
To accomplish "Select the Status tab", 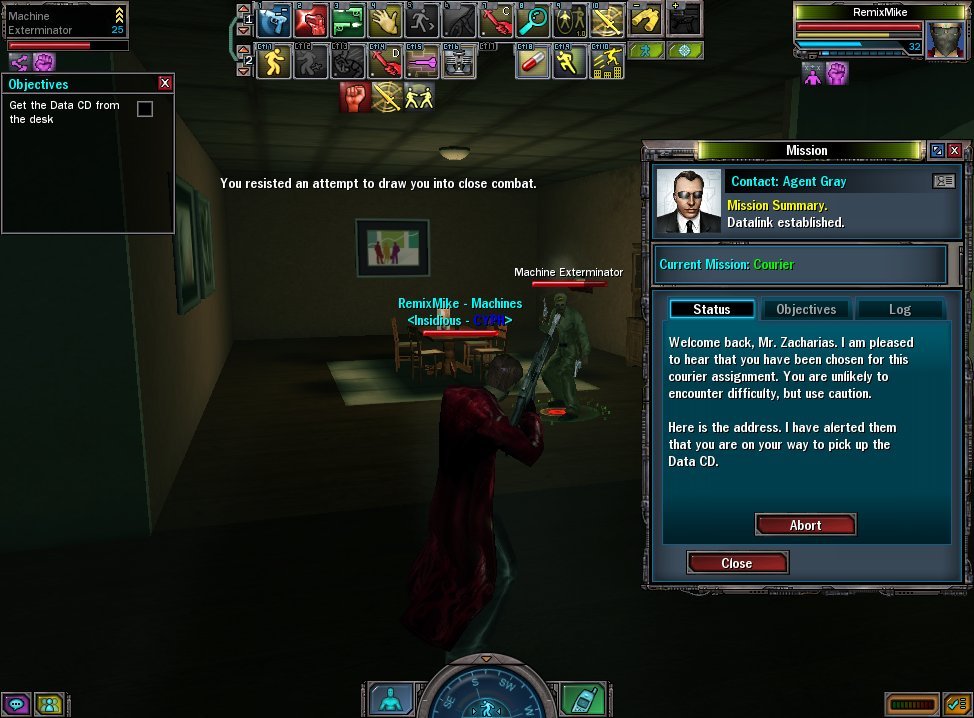I will (x=712, y=309).
